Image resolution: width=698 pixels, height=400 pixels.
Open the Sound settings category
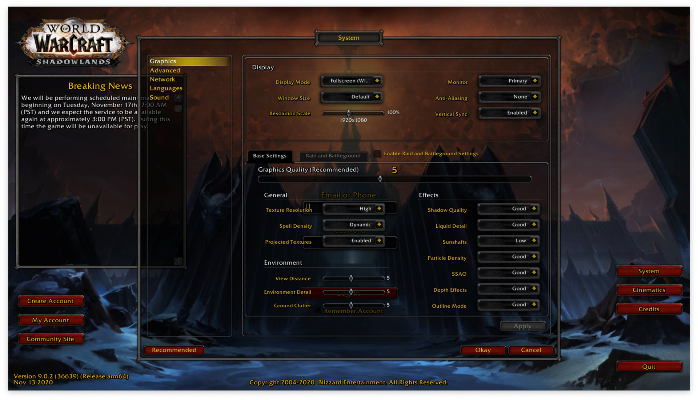coord(159,97)
